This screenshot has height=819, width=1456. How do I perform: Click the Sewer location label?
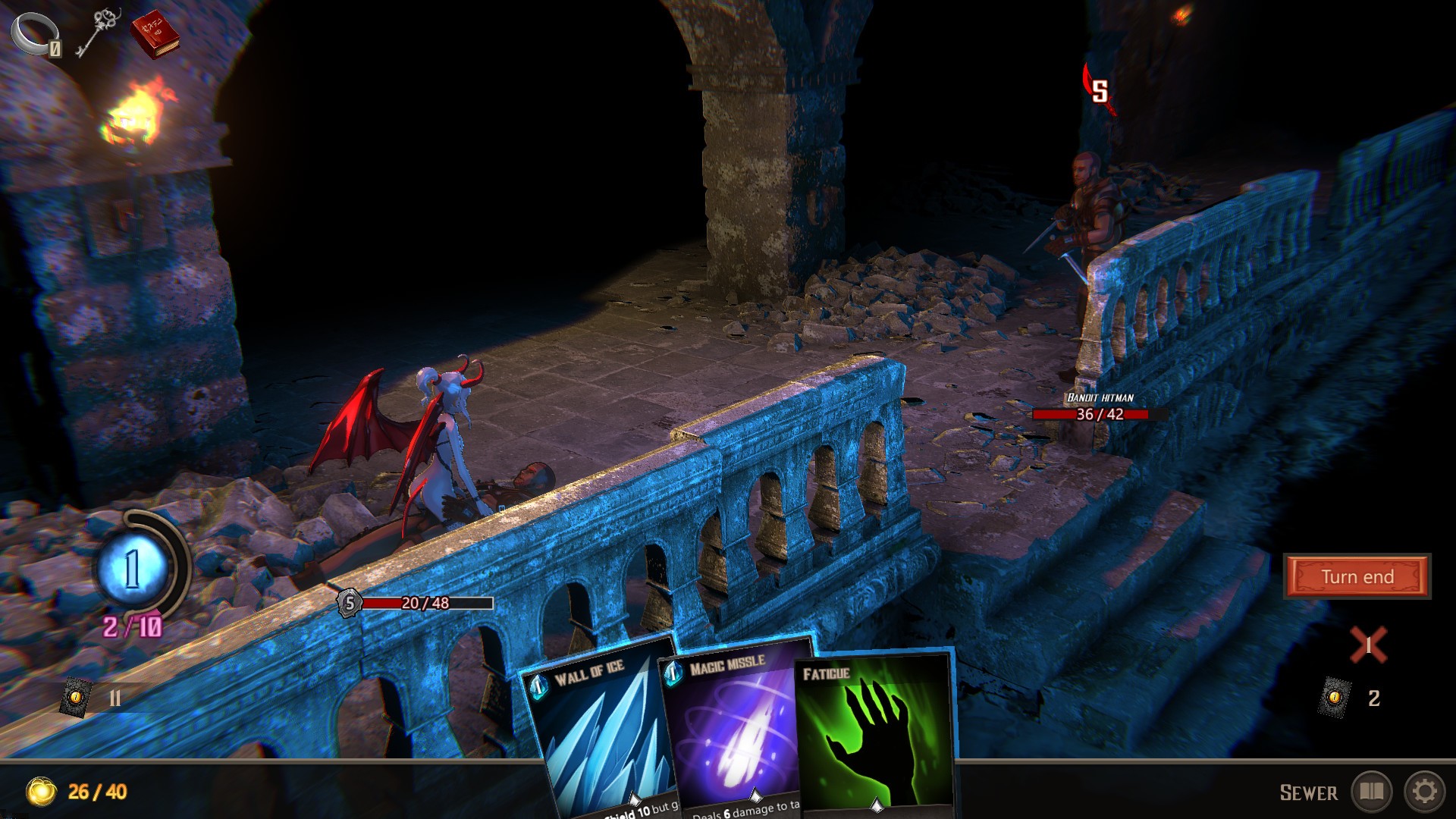pos(1310,792)
